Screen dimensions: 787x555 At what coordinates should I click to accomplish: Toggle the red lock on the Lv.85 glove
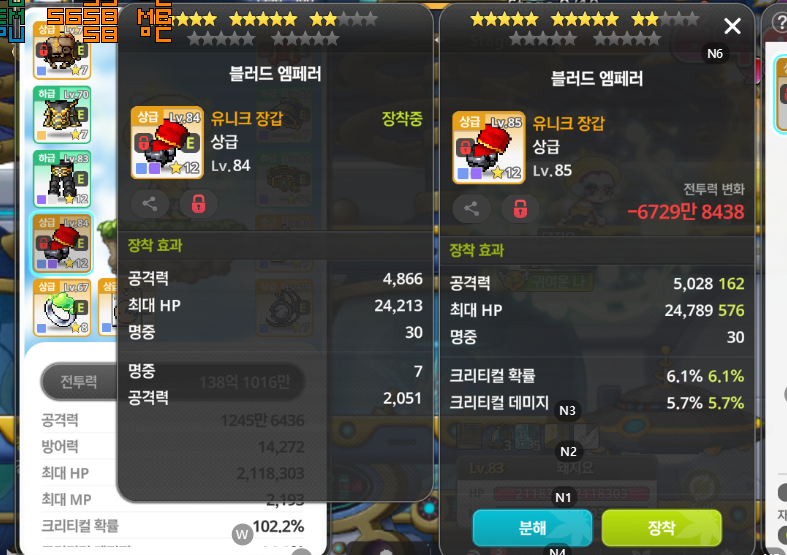(x=520, y=208)
